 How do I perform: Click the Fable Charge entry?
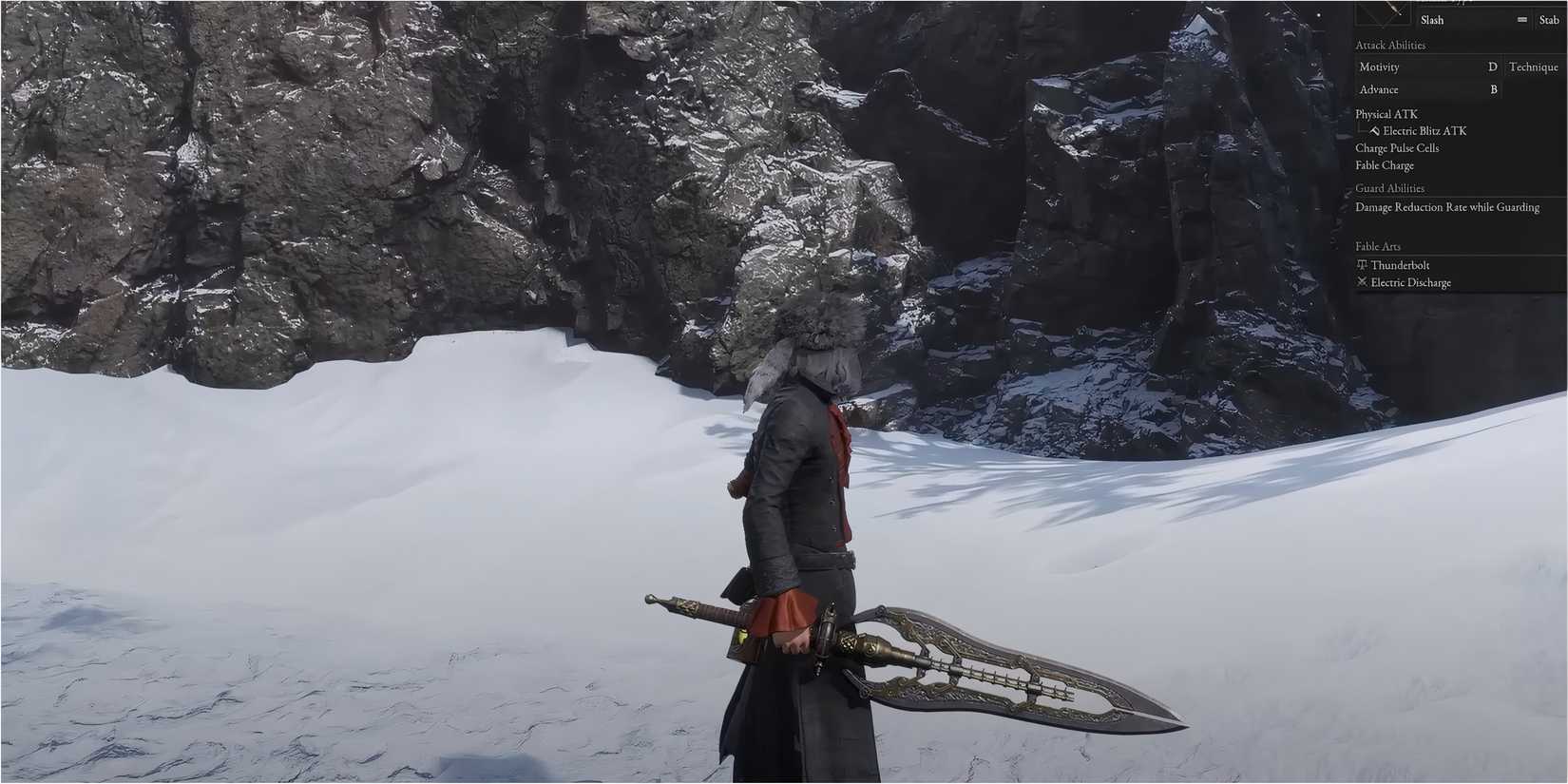click(x=1385, y=165)
